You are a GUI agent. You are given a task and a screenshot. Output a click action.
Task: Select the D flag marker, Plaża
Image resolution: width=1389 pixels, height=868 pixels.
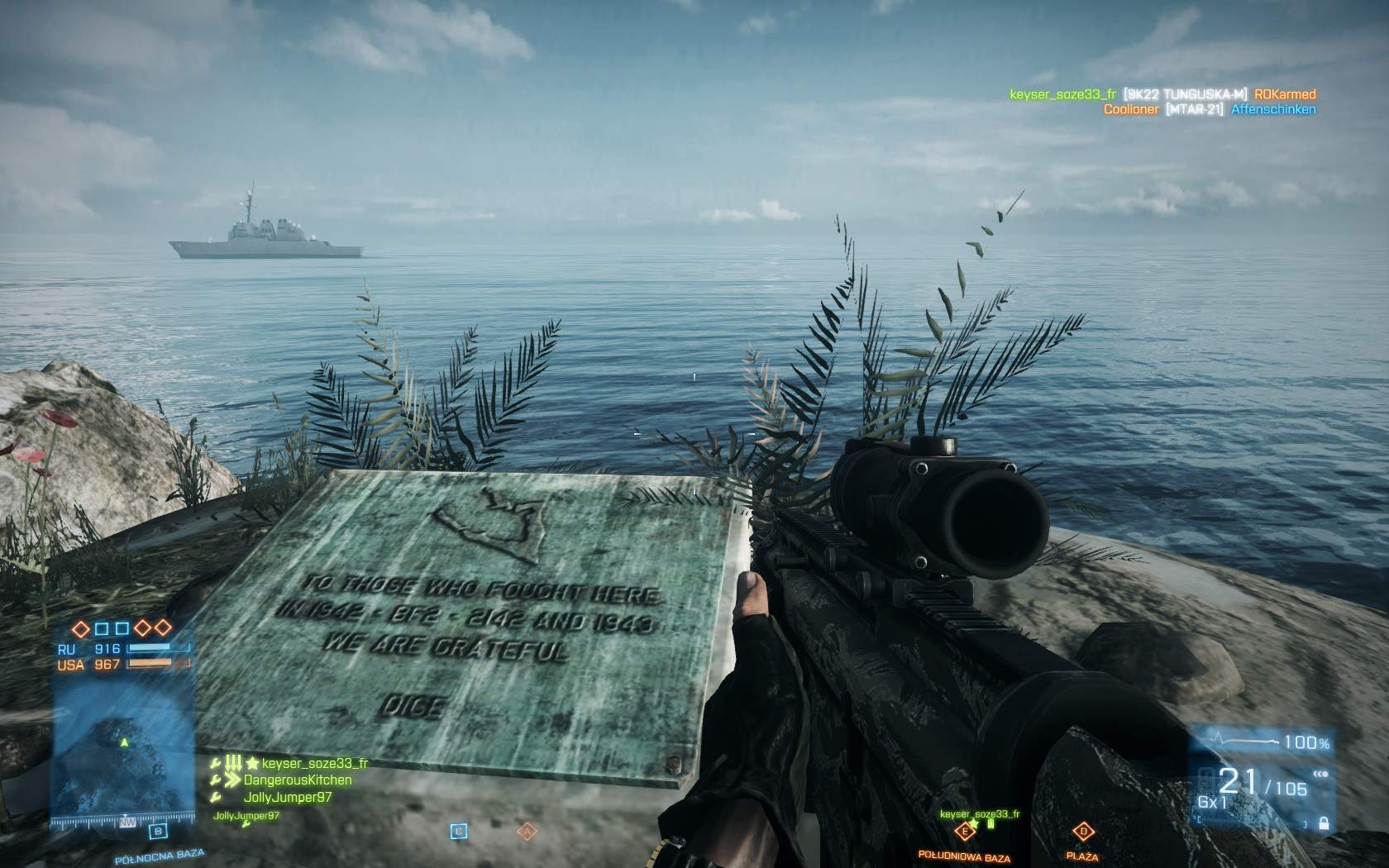1082,832
